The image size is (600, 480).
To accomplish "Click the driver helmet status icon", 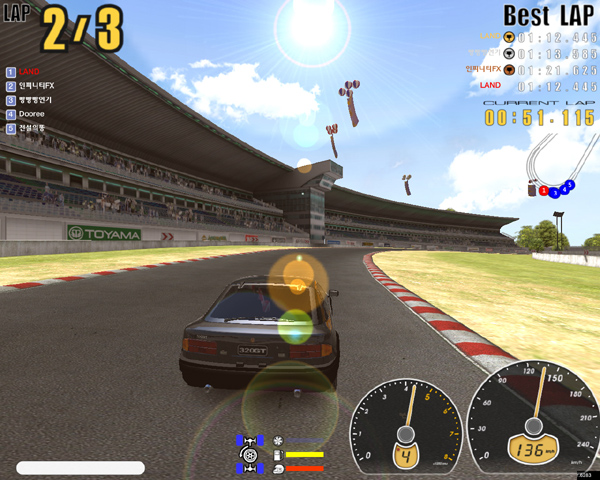I will (277, 467).
